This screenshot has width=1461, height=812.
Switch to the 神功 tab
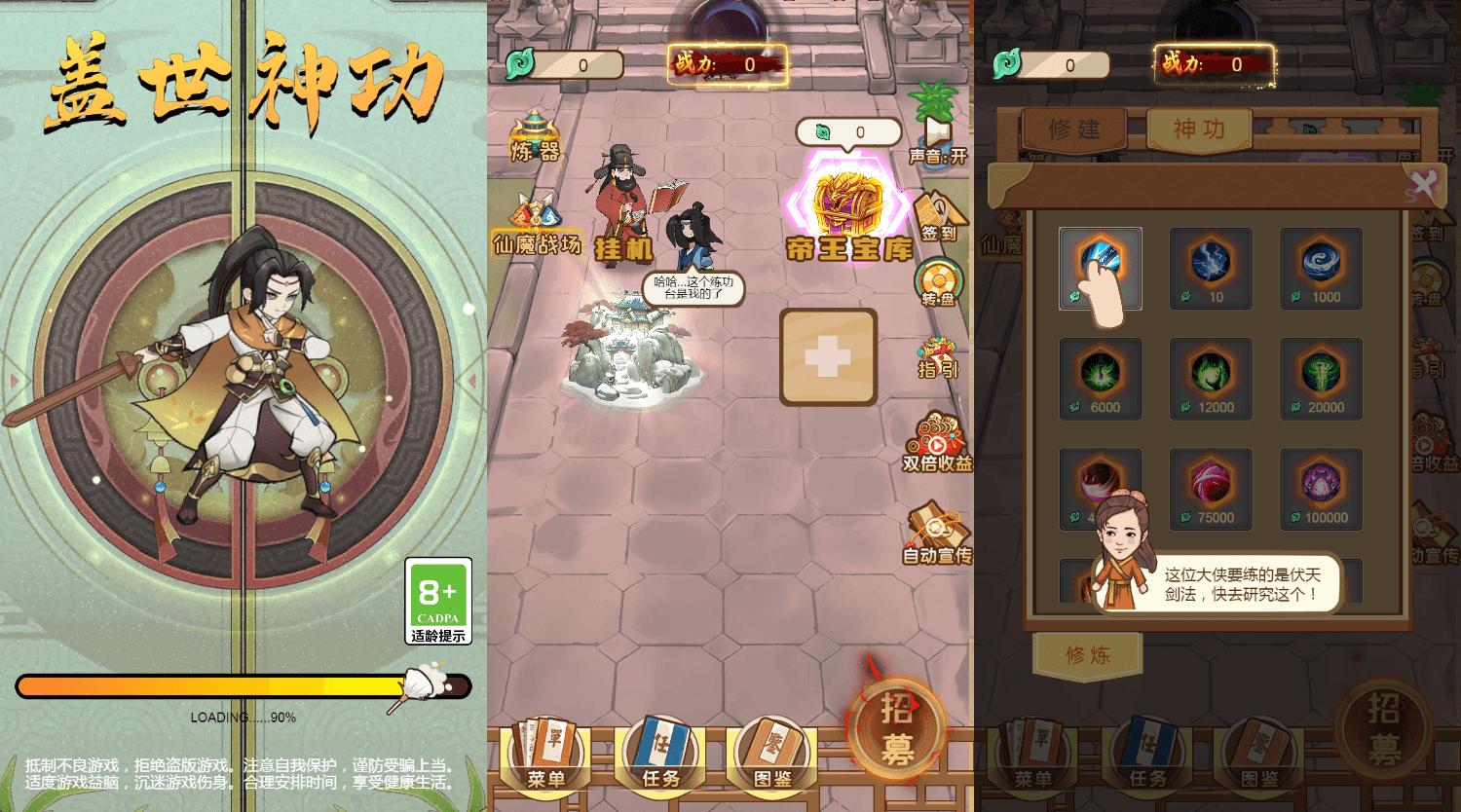1199,129
